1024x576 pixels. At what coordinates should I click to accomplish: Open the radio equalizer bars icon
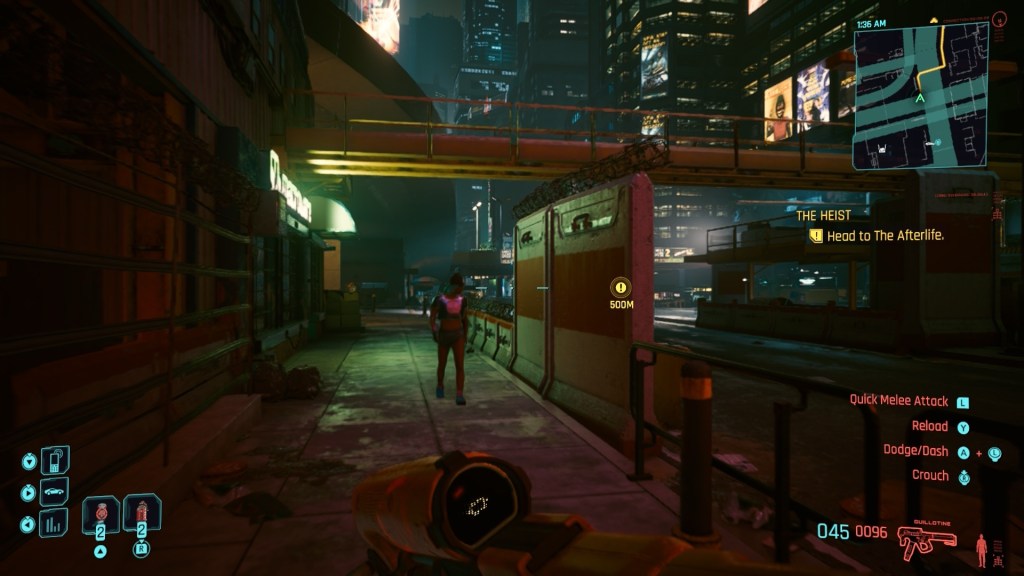click(x=54, y=522)
